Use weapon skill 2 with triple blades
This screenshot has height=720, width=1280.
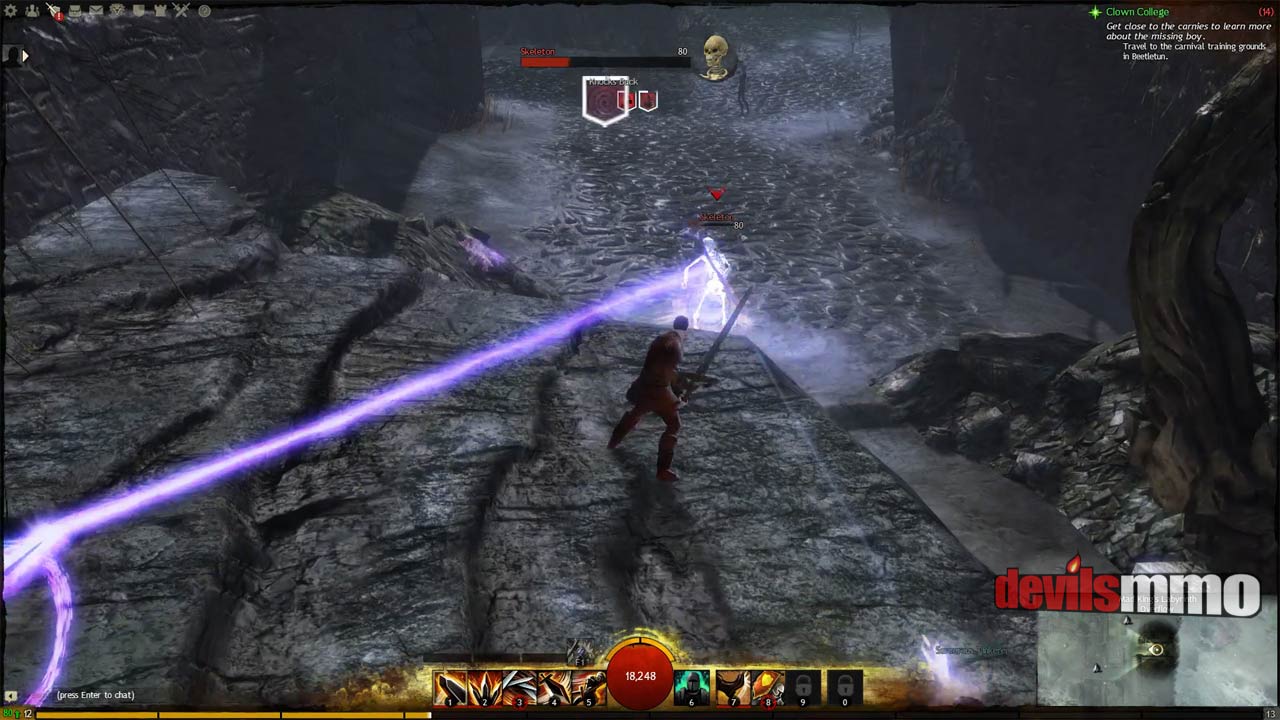point(485,688)
